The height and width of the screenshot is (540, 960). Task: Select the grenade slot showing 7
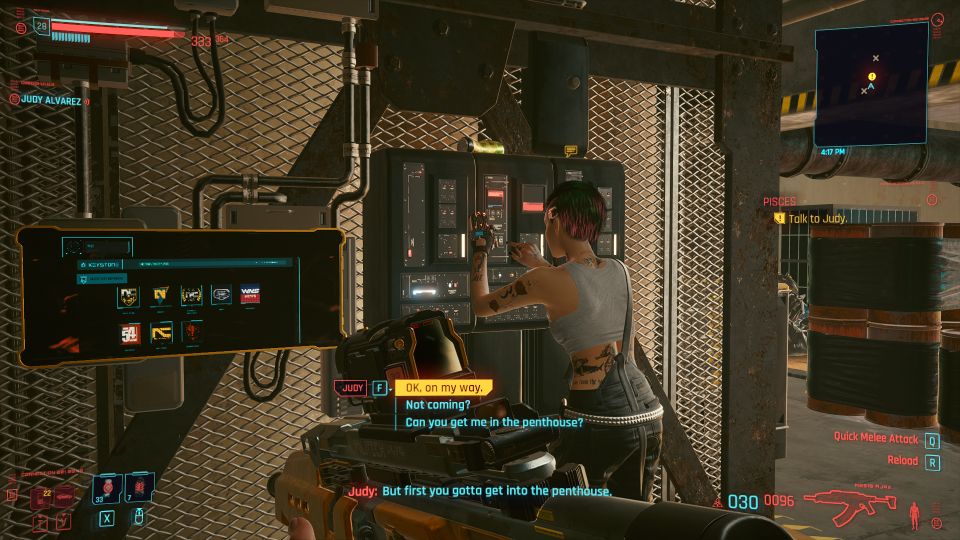click(x=137, y=488)
